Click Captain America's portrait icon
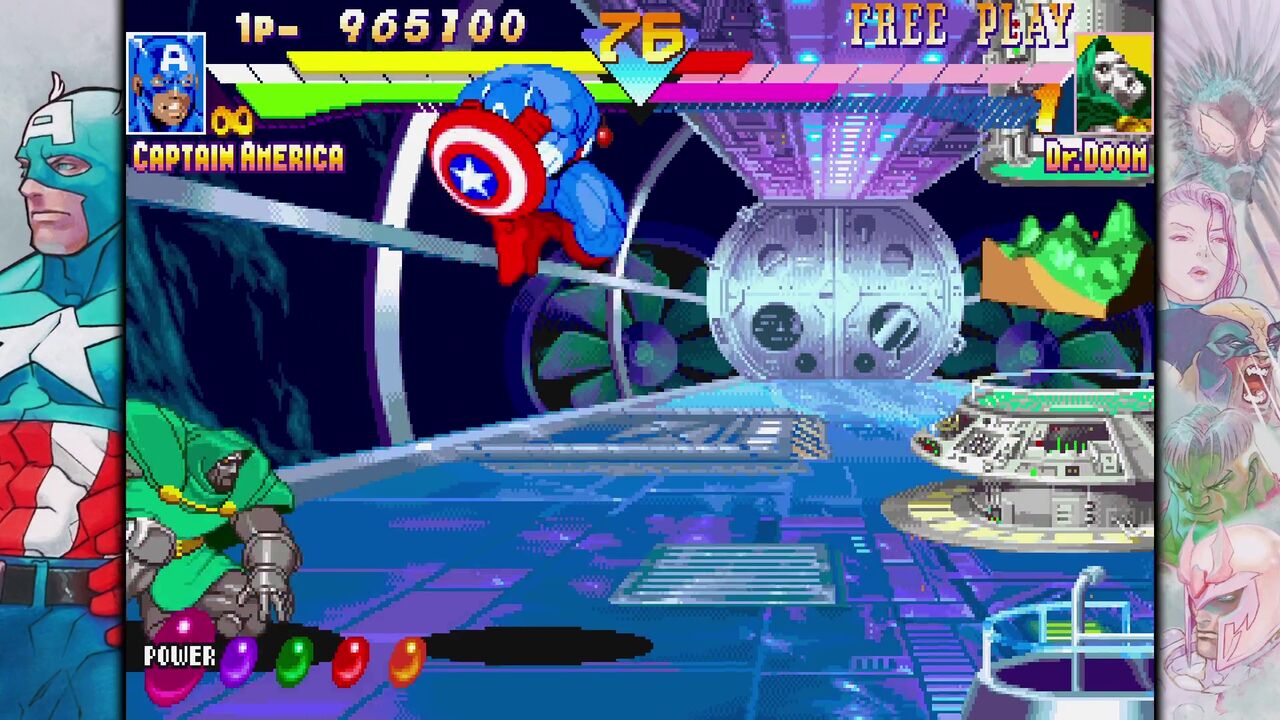1280x720 pixels. [166, 83]
